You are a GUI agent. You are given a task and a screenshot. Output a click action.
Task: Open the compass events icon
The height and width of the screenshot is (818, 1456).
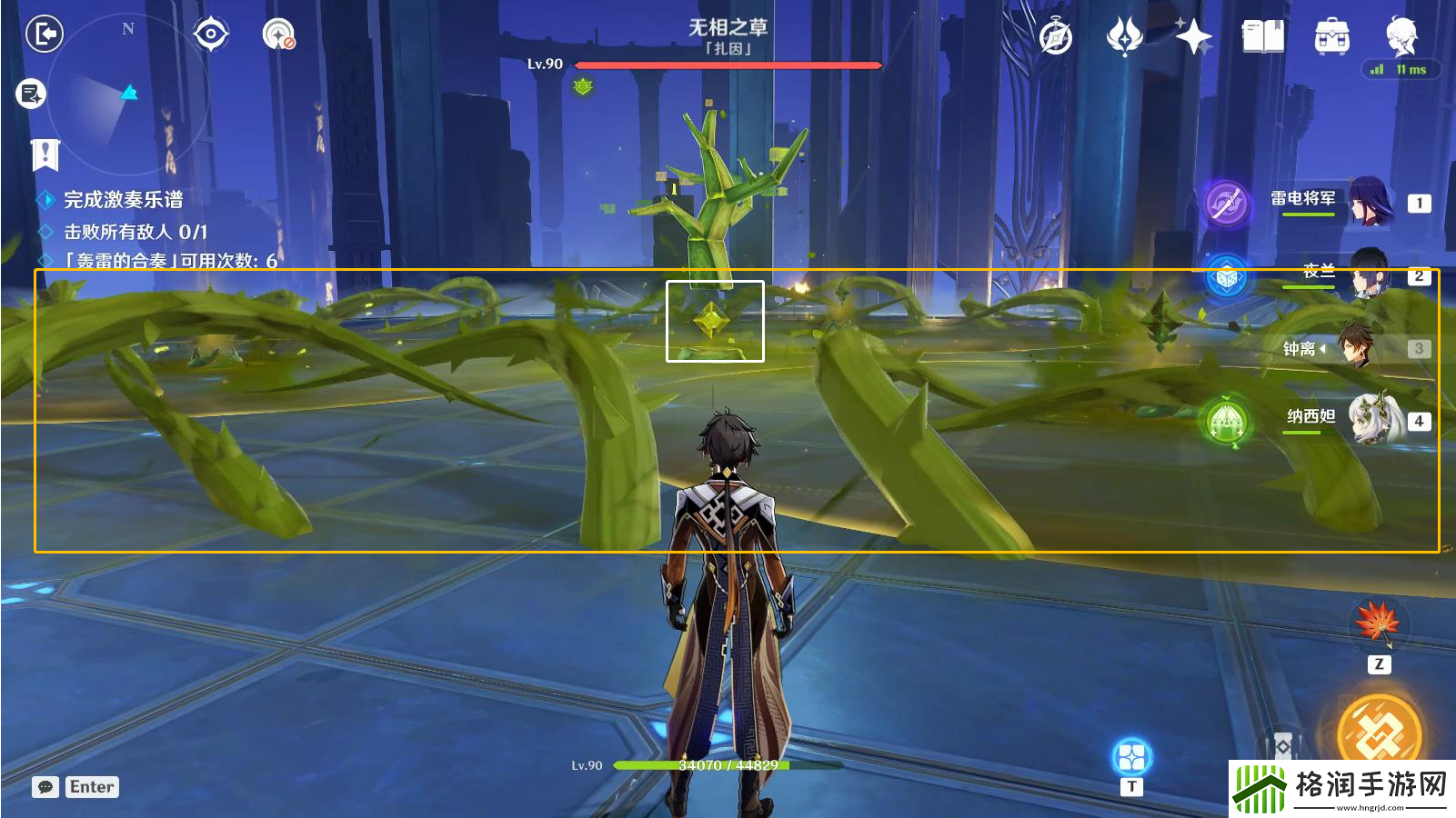[x=1055, y=37]
